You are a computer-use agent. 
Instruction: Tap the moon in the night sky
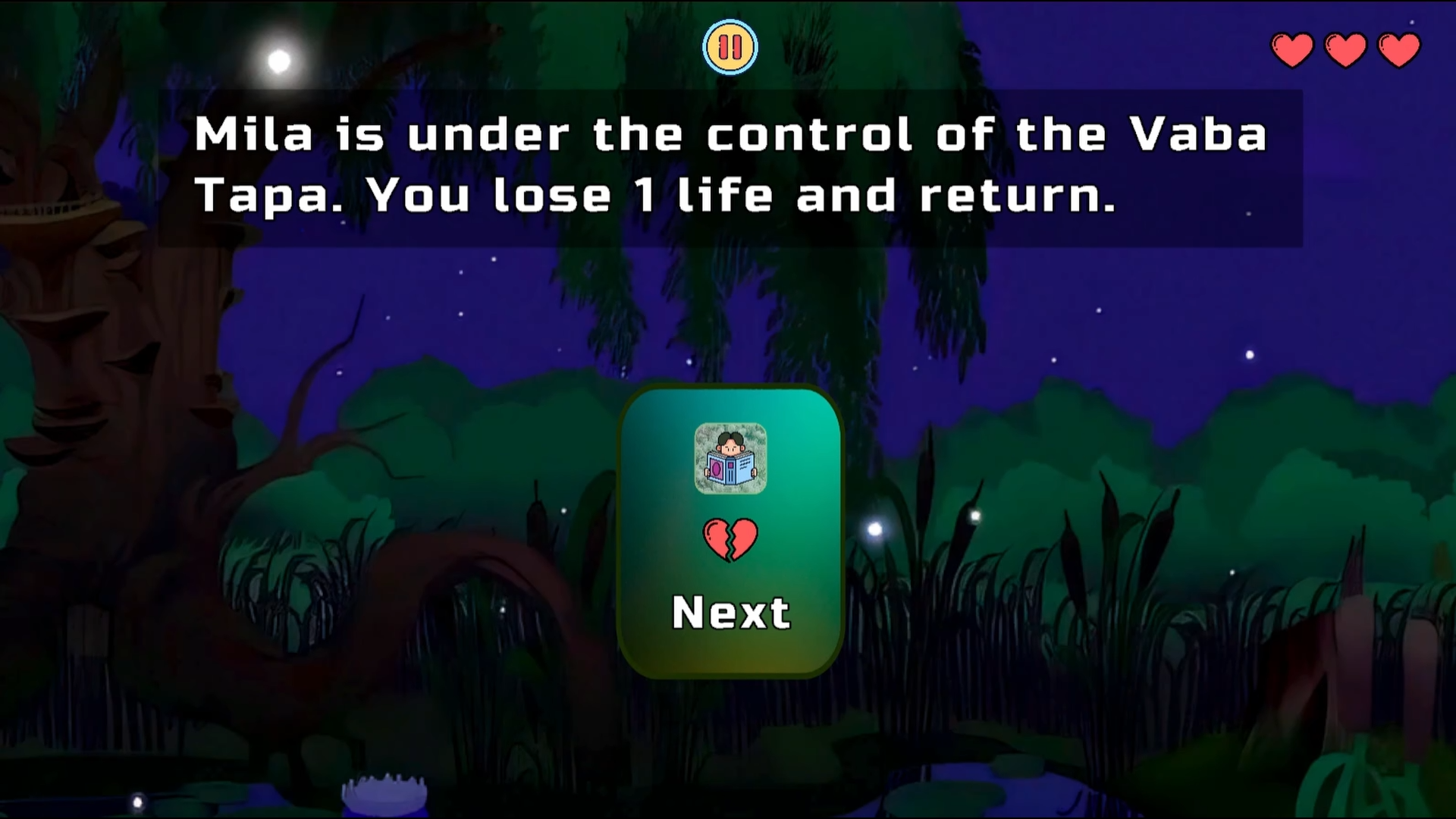point(279,60)
